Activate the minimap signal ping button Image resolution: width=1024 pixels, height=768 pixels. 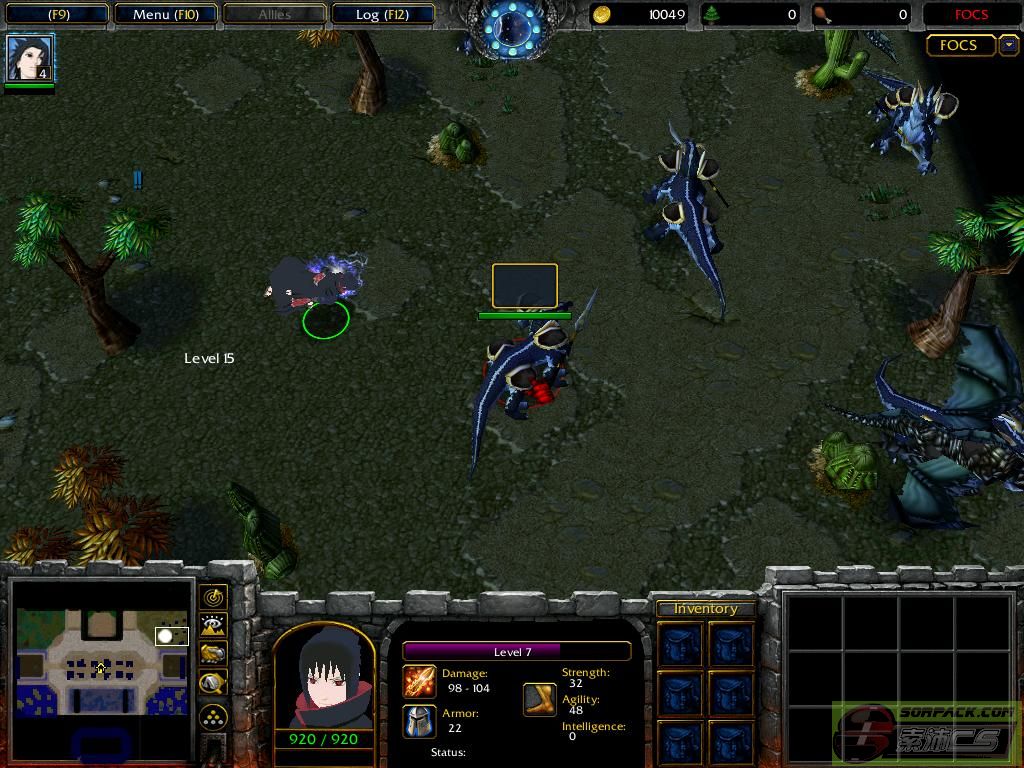click(x=213, y=598)
